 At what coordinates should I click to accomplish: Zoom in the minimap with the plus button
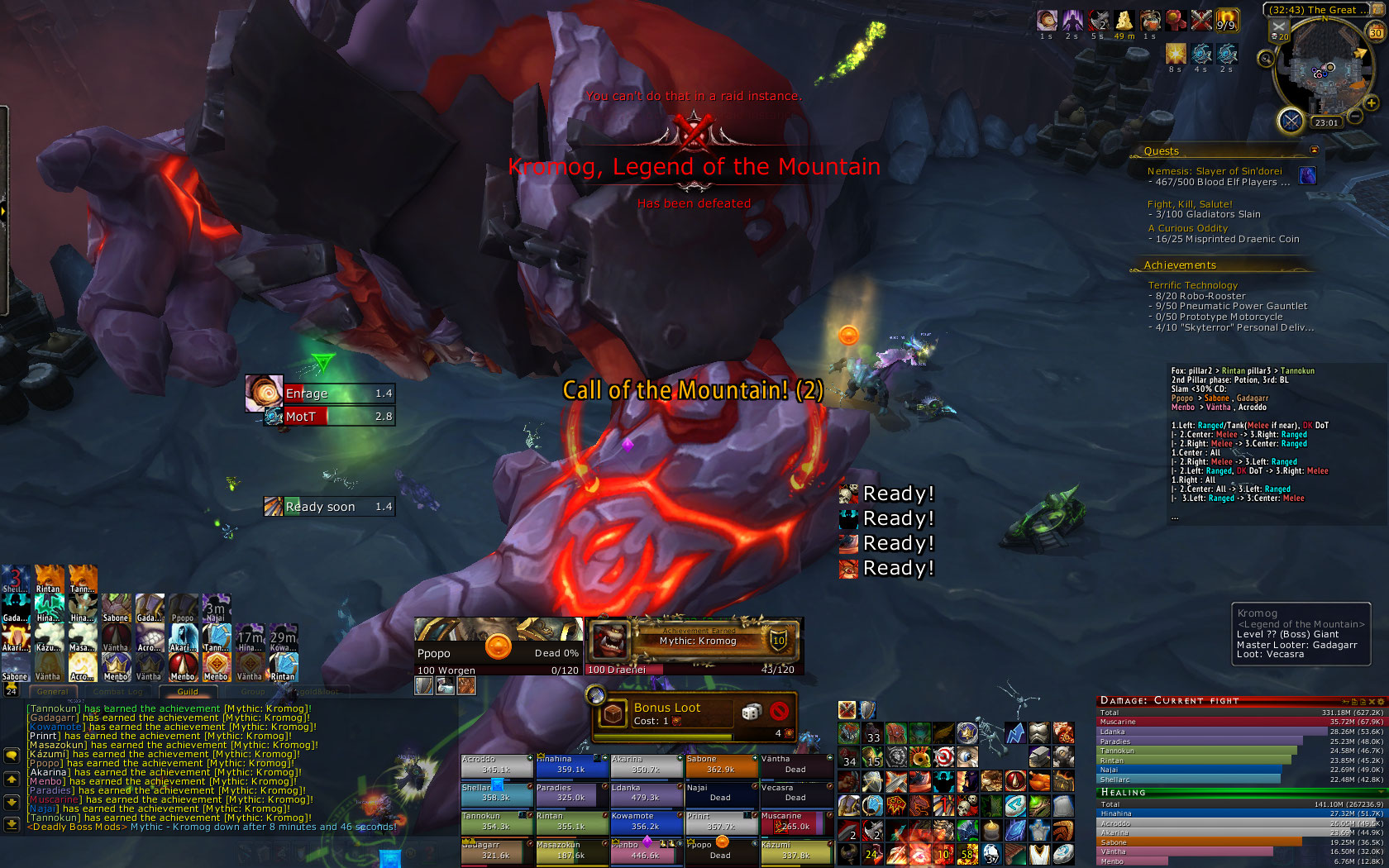point(1371,103)
